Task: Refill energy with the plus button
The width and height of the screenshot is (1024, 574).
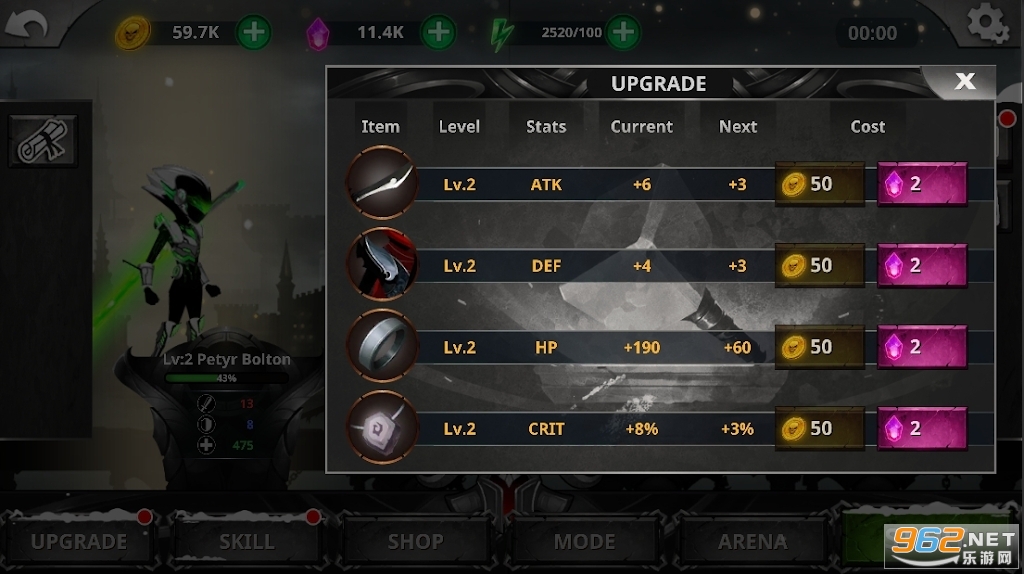Action: point(623,32)
